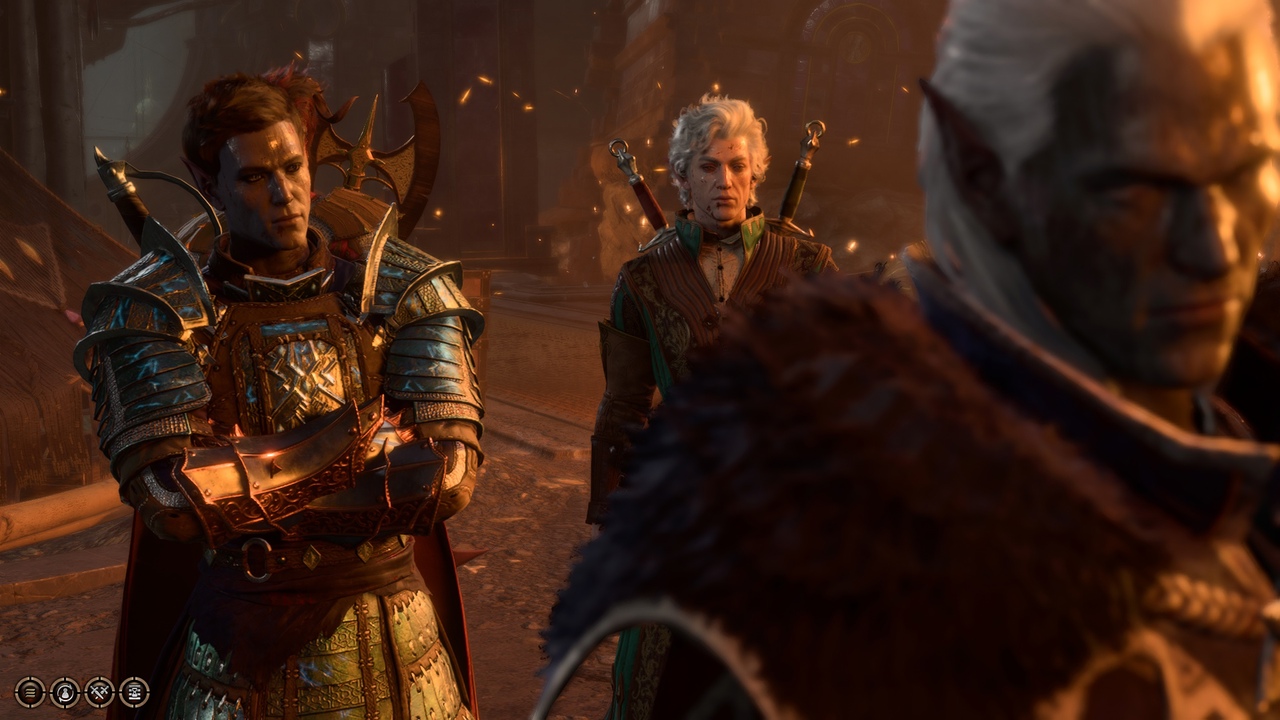Select the crossed swords icon
The height and width of the screenshot is (720, 1280).
pos(100,692)
